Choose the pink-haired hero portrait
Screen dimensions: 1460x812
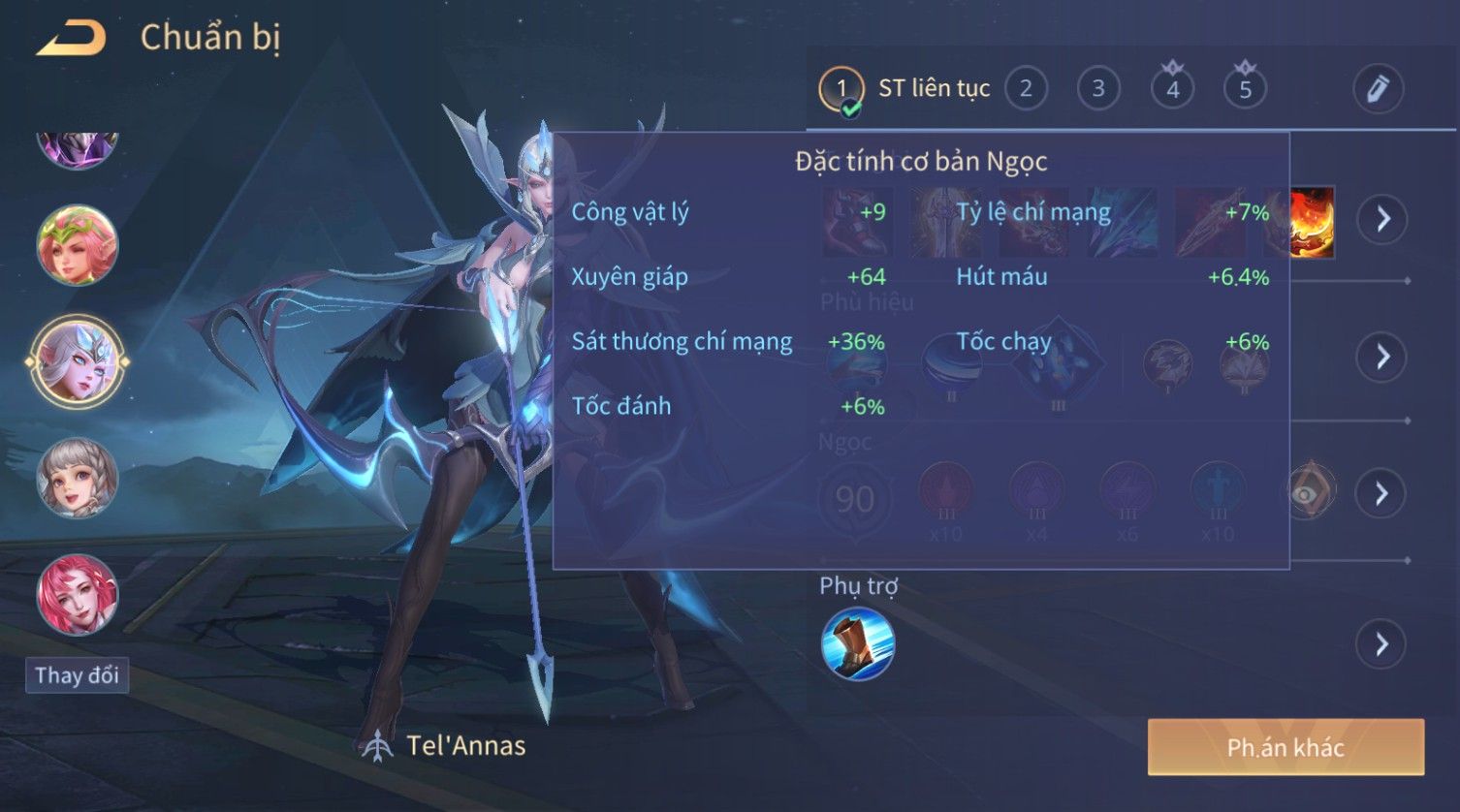(78, 594)
